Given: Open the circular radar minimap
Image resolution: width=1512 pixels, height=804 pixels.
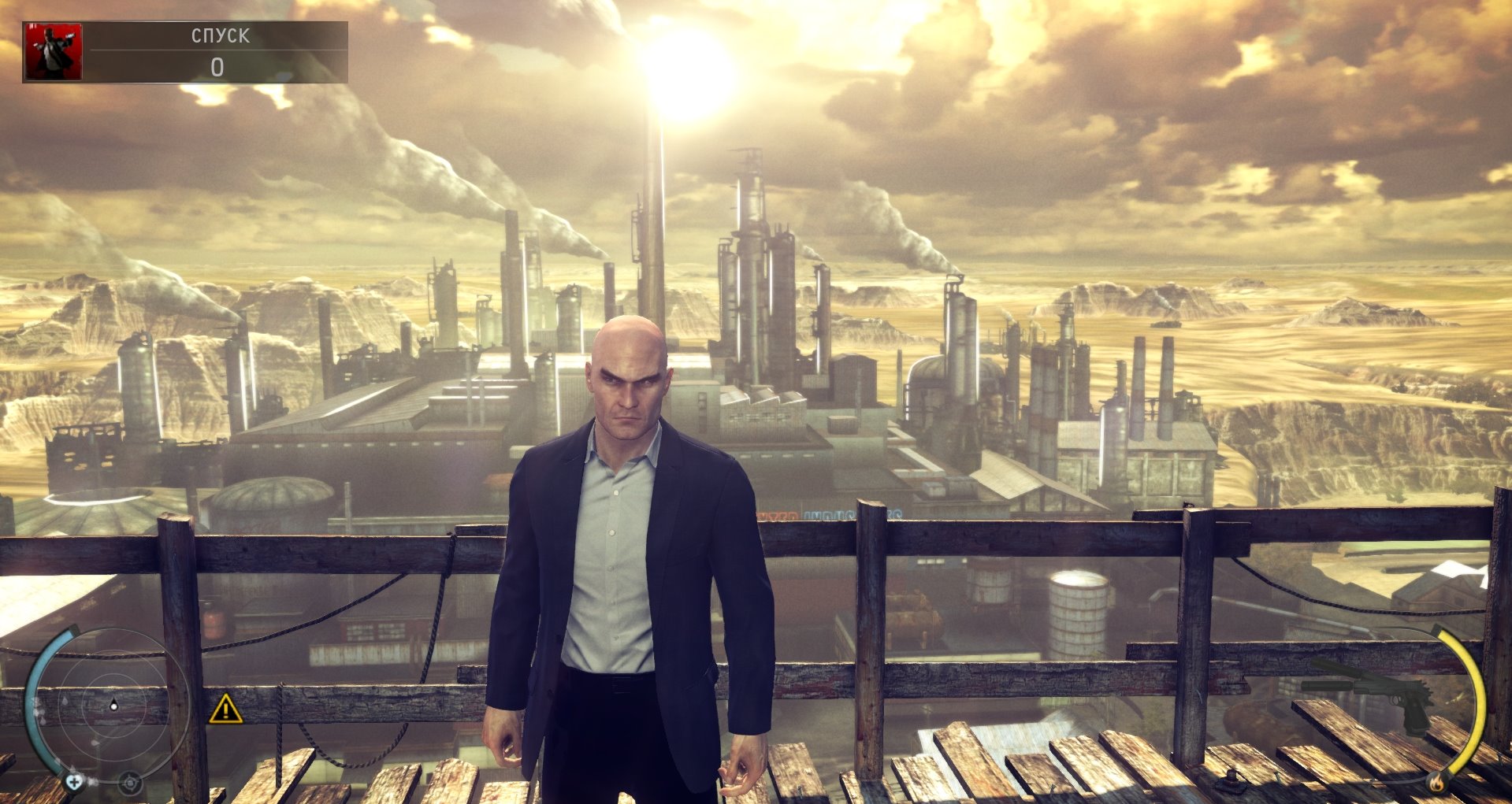Looking at the screenshot, I should click(113, 706).
